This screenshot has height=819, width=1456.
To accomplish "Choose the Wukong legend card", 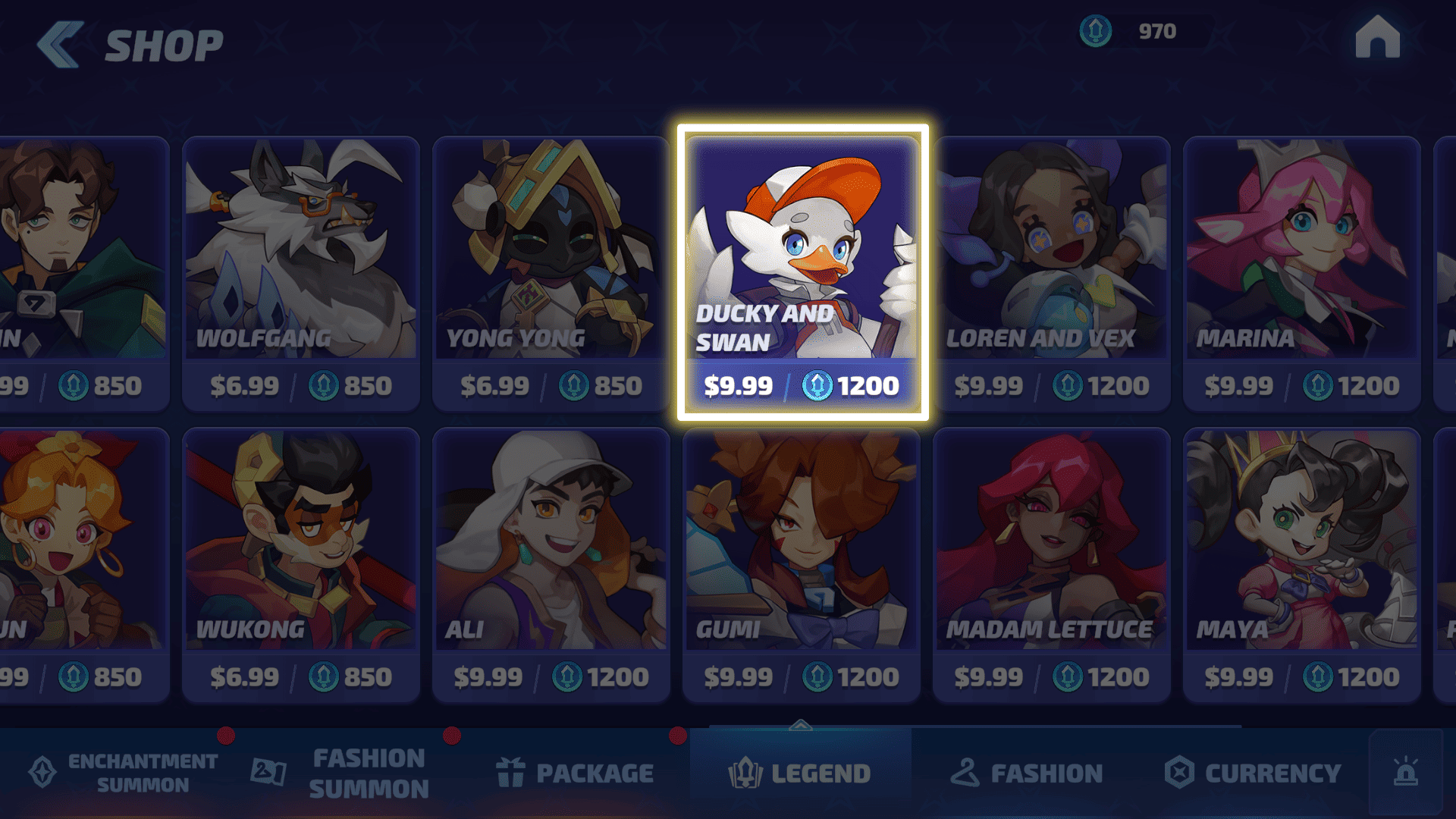I will pos(301,564).
